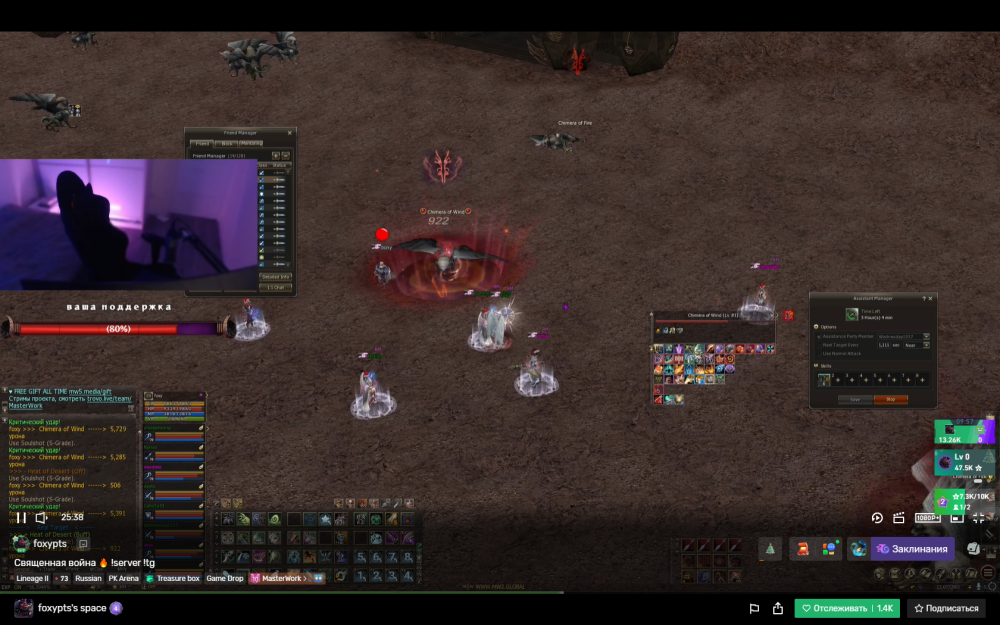Add a friend with the plus button
Image resolution: width=1000 pixels, height=625 pixels.
point(275,155)
